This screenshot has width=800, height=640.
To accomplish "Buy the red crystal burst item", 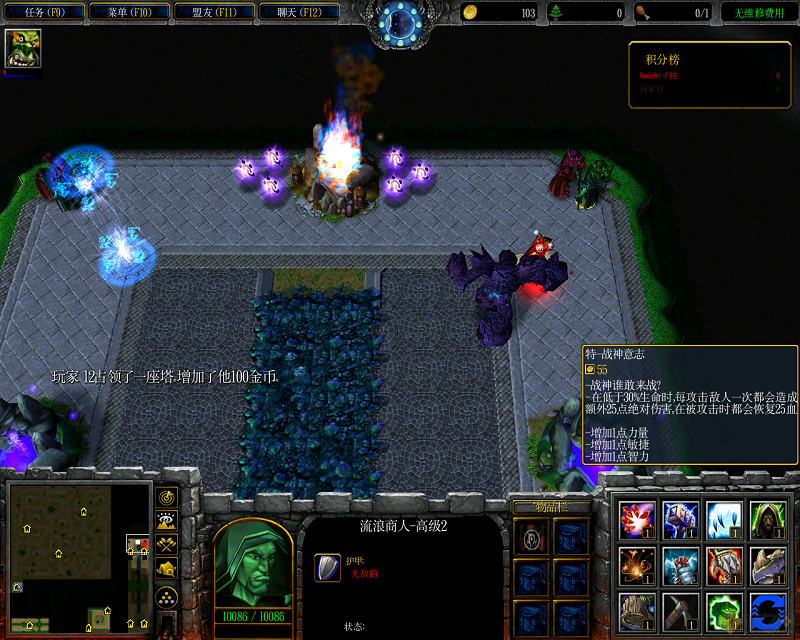I will 637,520.
